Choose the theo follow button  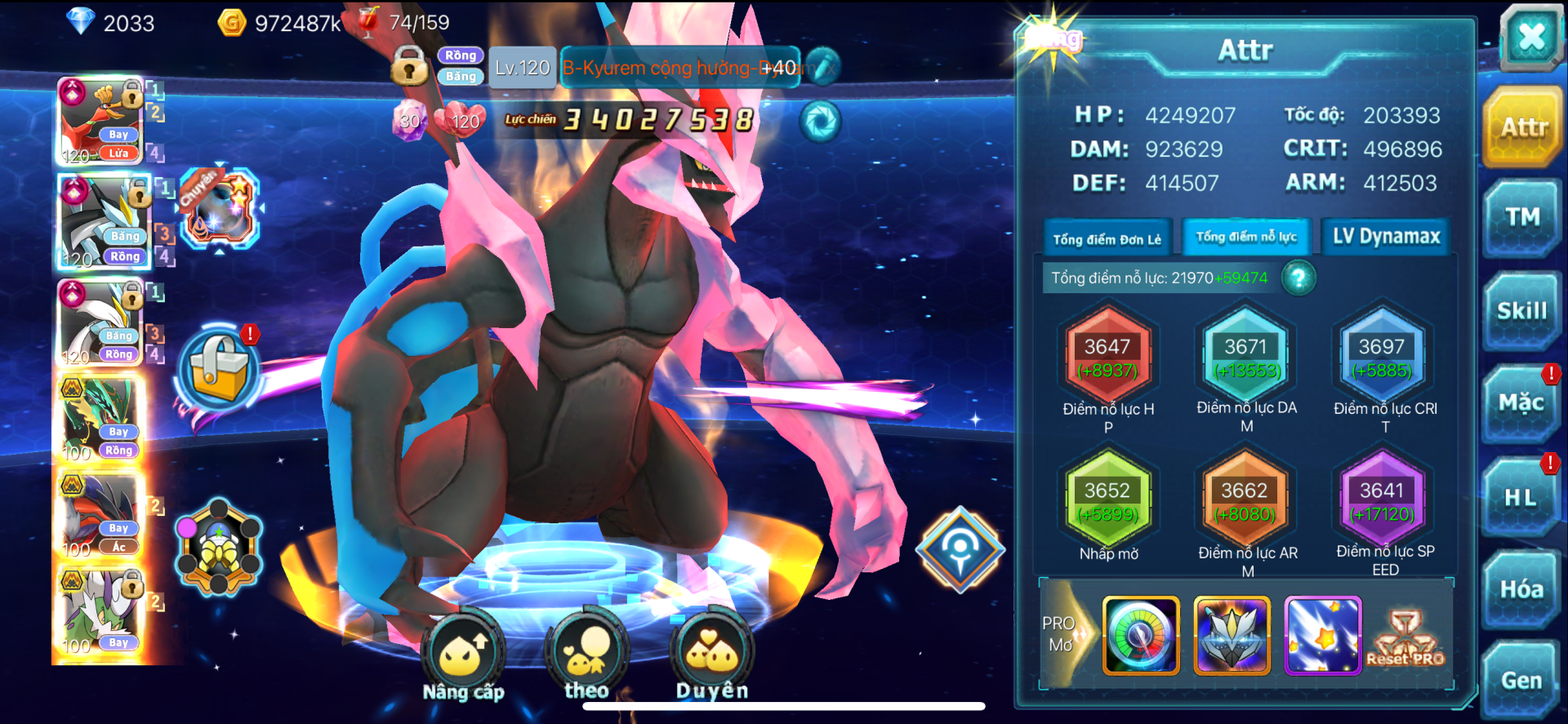(x=586, y=659)
